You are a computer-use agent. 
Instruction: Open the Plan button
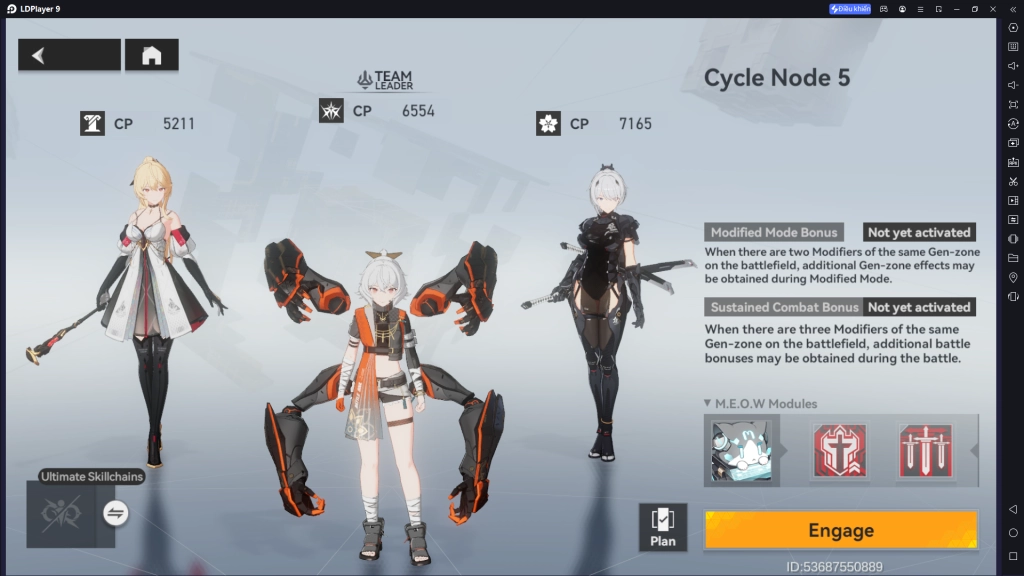click(x=662, y=527)
